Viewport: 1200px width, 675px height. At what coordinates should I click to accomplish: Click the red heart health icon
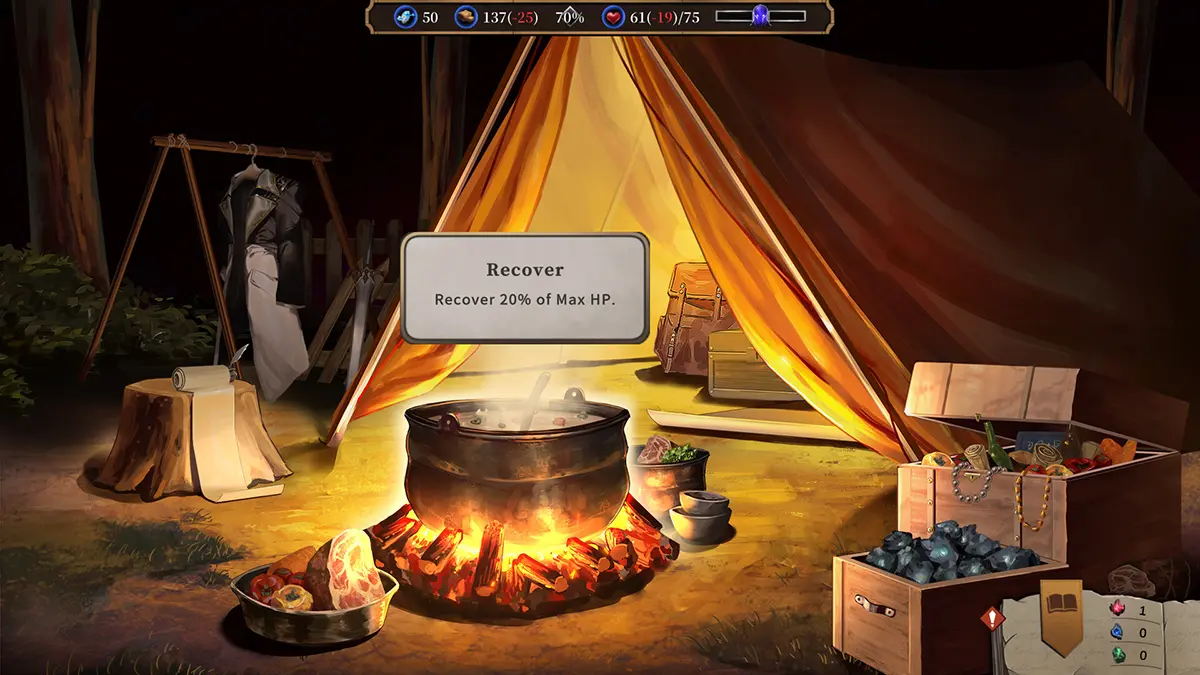tap(614, 17)
